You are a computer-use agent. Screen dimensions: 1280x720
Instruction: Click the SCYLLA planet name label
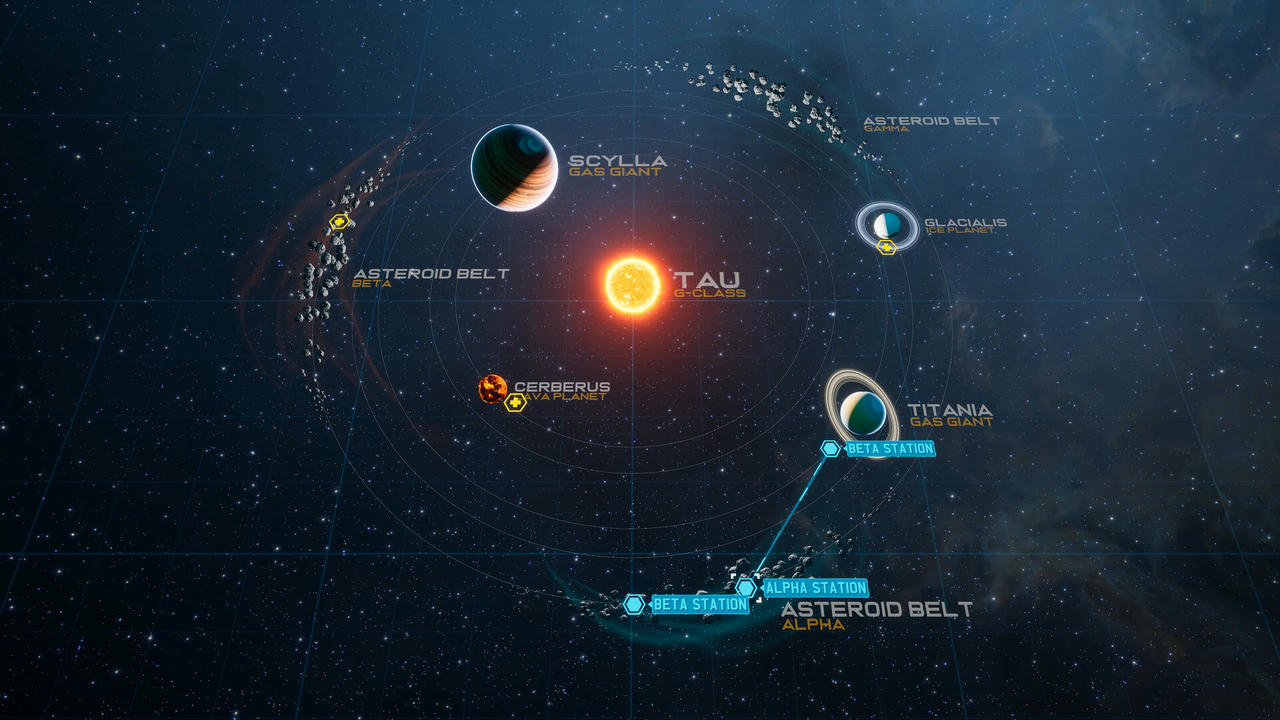coord(617,159)
